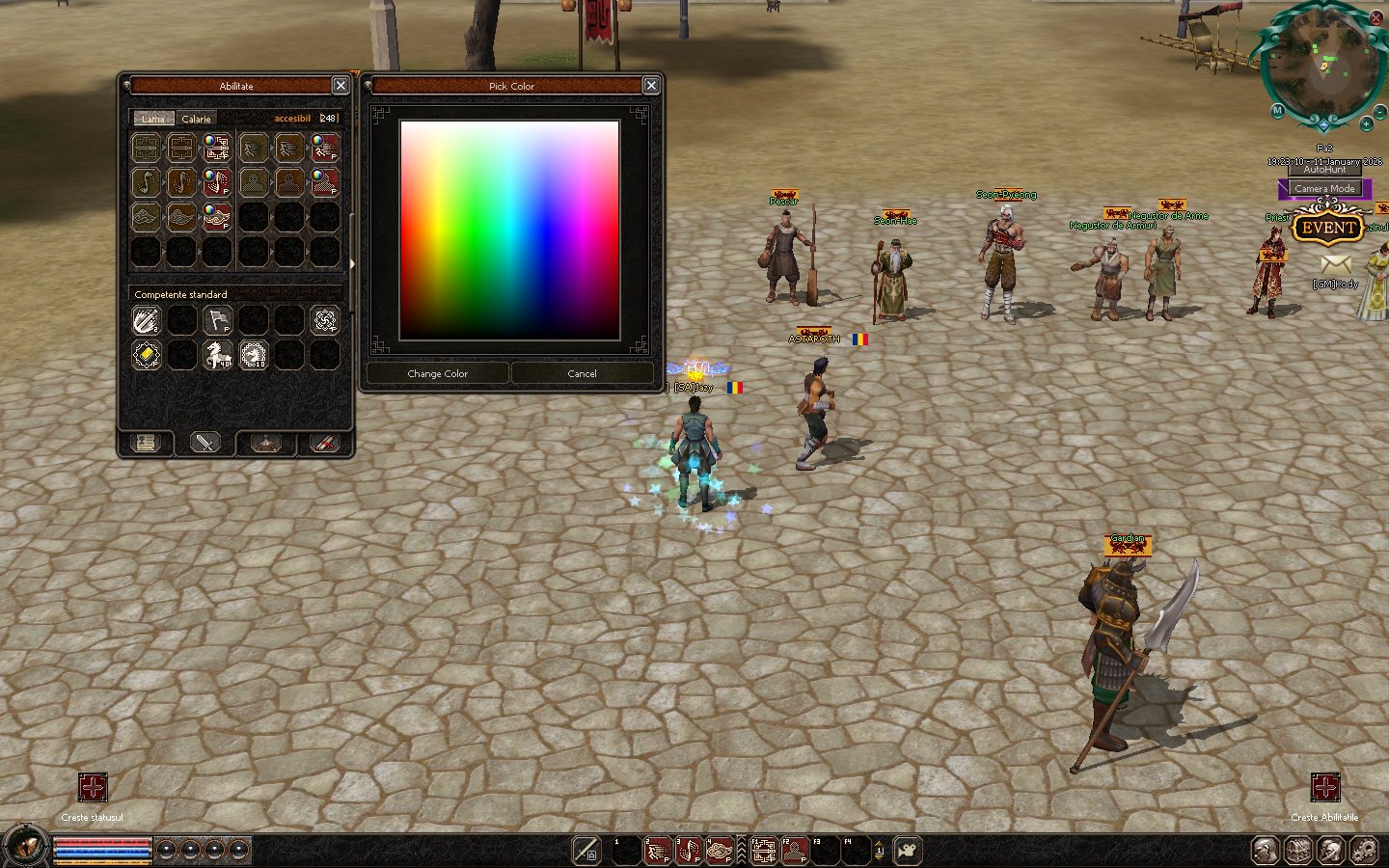Switch to the Lama skill tab

tap(153, 119)
